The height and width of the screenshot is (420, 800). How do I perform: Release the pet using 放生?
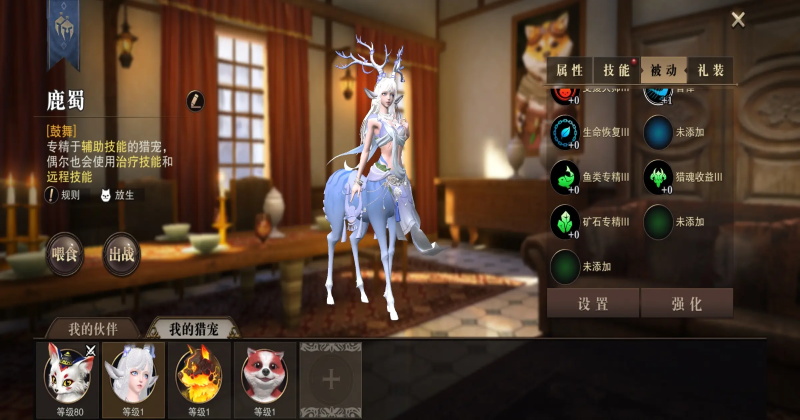click(x=116, y=195)
